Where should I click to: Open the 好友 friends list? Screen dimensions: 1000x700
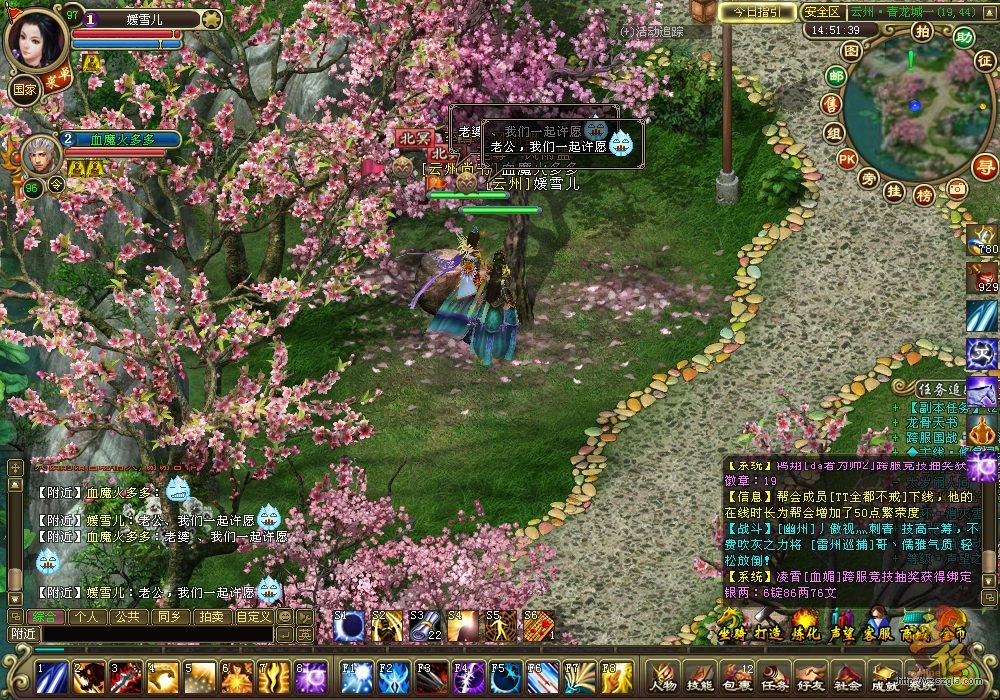click(811, 677)
